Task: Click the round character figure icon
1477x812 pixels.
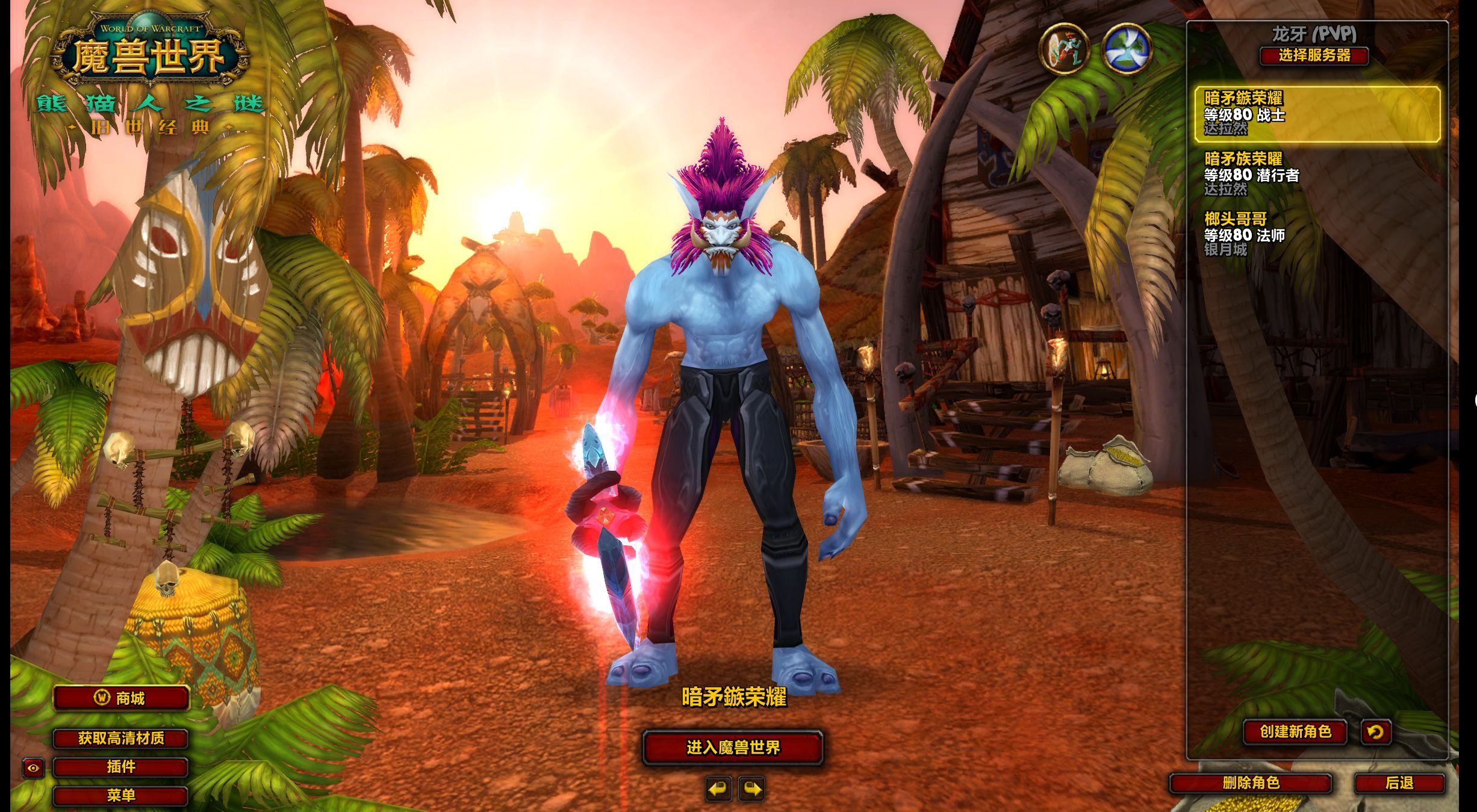Action: [x=1064, y=49]
